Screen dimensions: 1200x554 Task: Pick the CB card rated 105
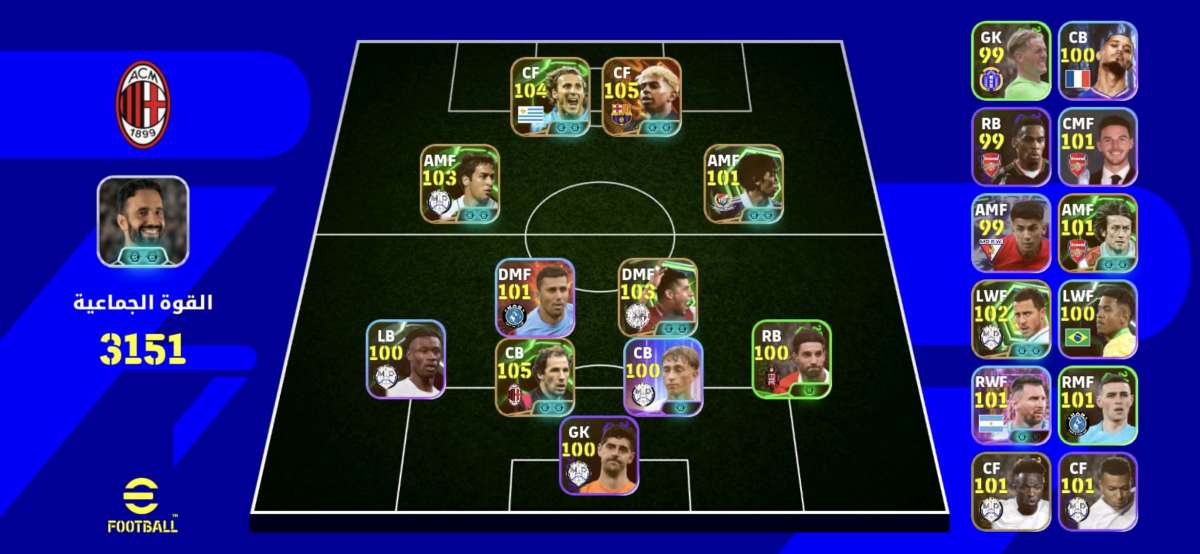[x=534, y=376]
